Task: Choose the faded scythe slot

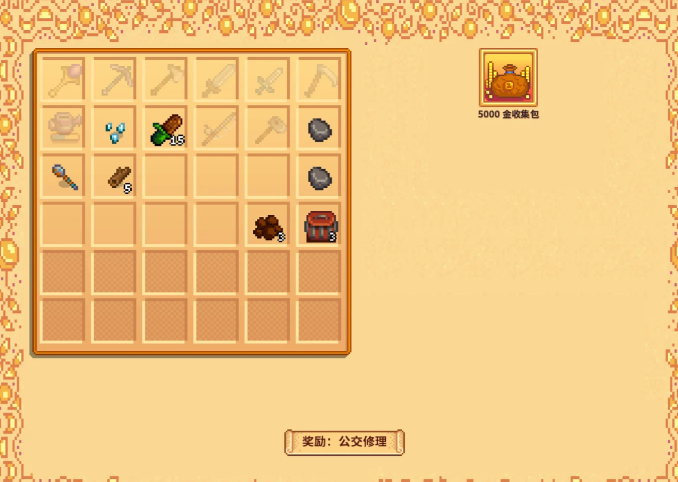Action: (319, 79)
